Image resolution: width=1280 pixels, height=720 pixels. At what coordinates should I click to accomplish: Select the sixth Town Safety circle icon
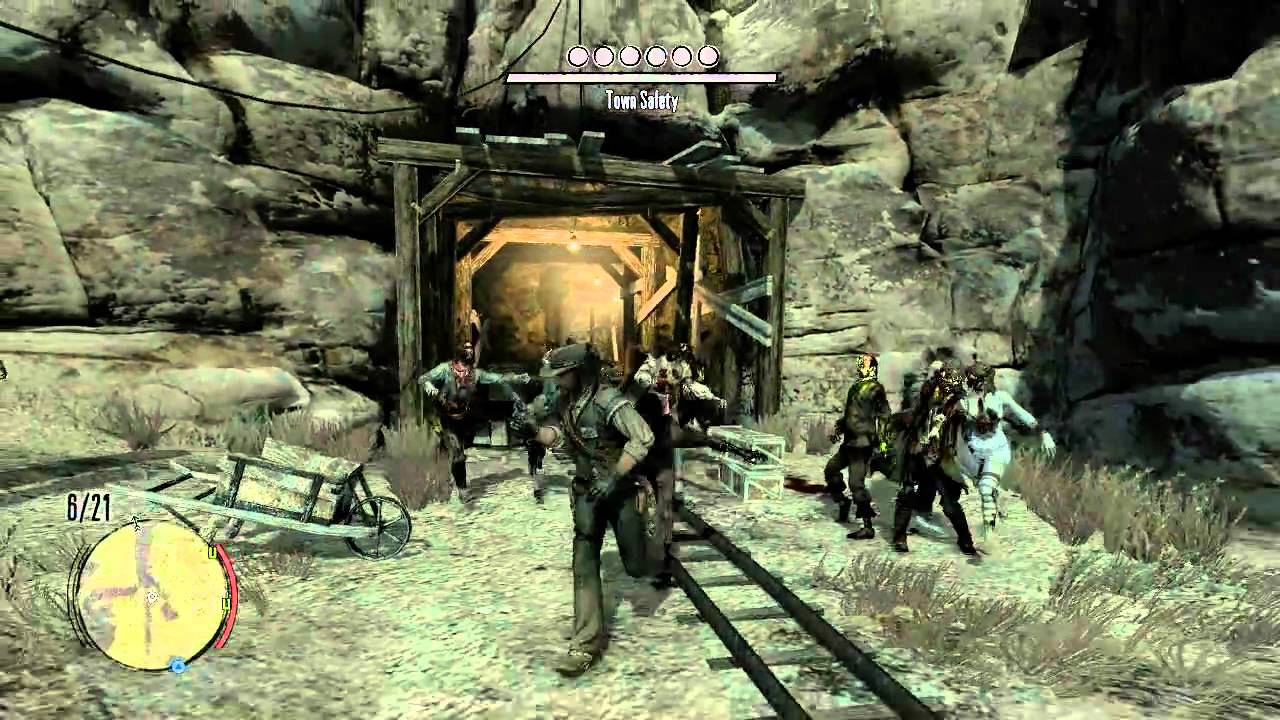[708, 57]
